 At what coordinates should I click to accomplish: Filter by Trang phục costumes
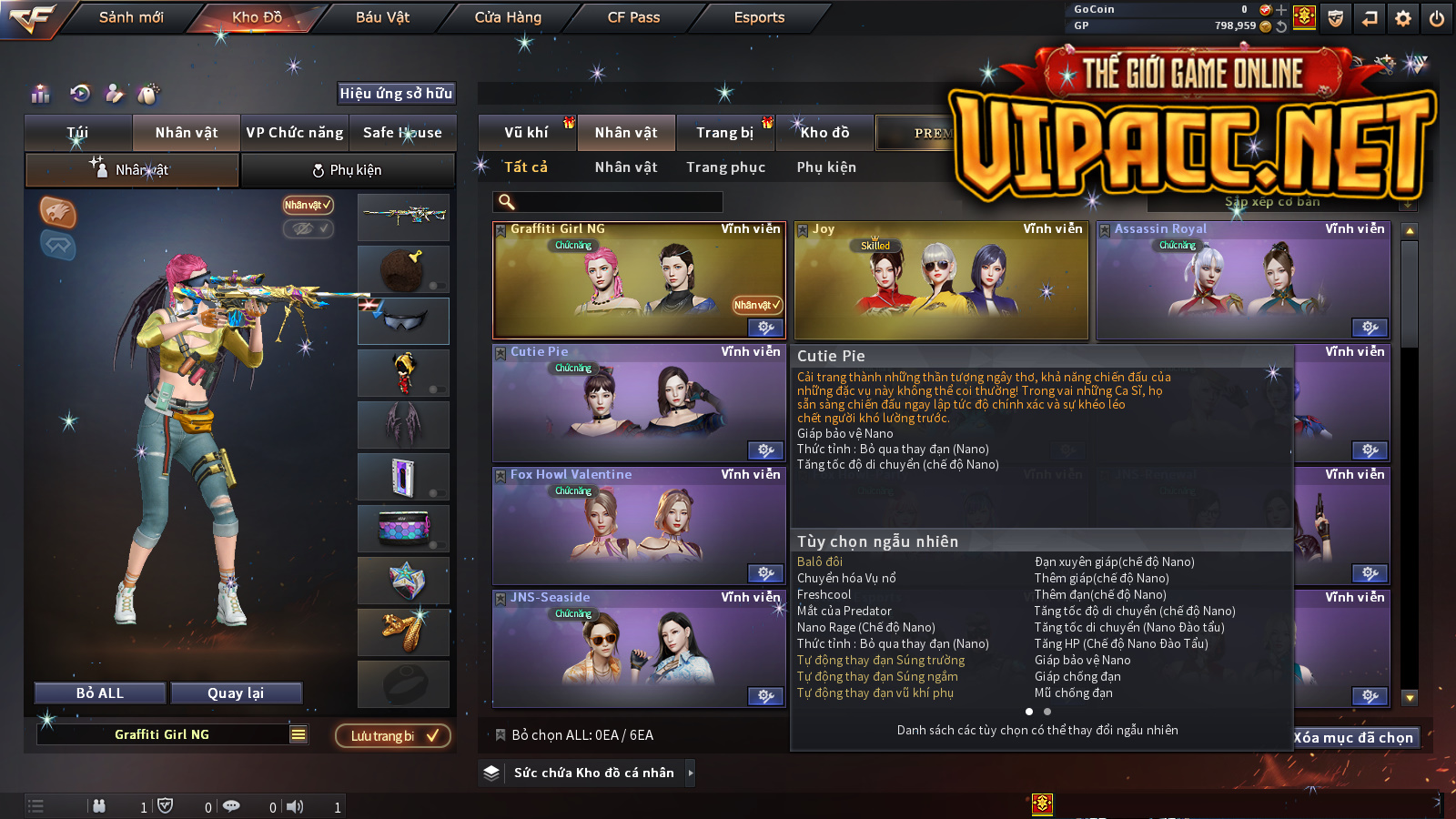(725, 167)
